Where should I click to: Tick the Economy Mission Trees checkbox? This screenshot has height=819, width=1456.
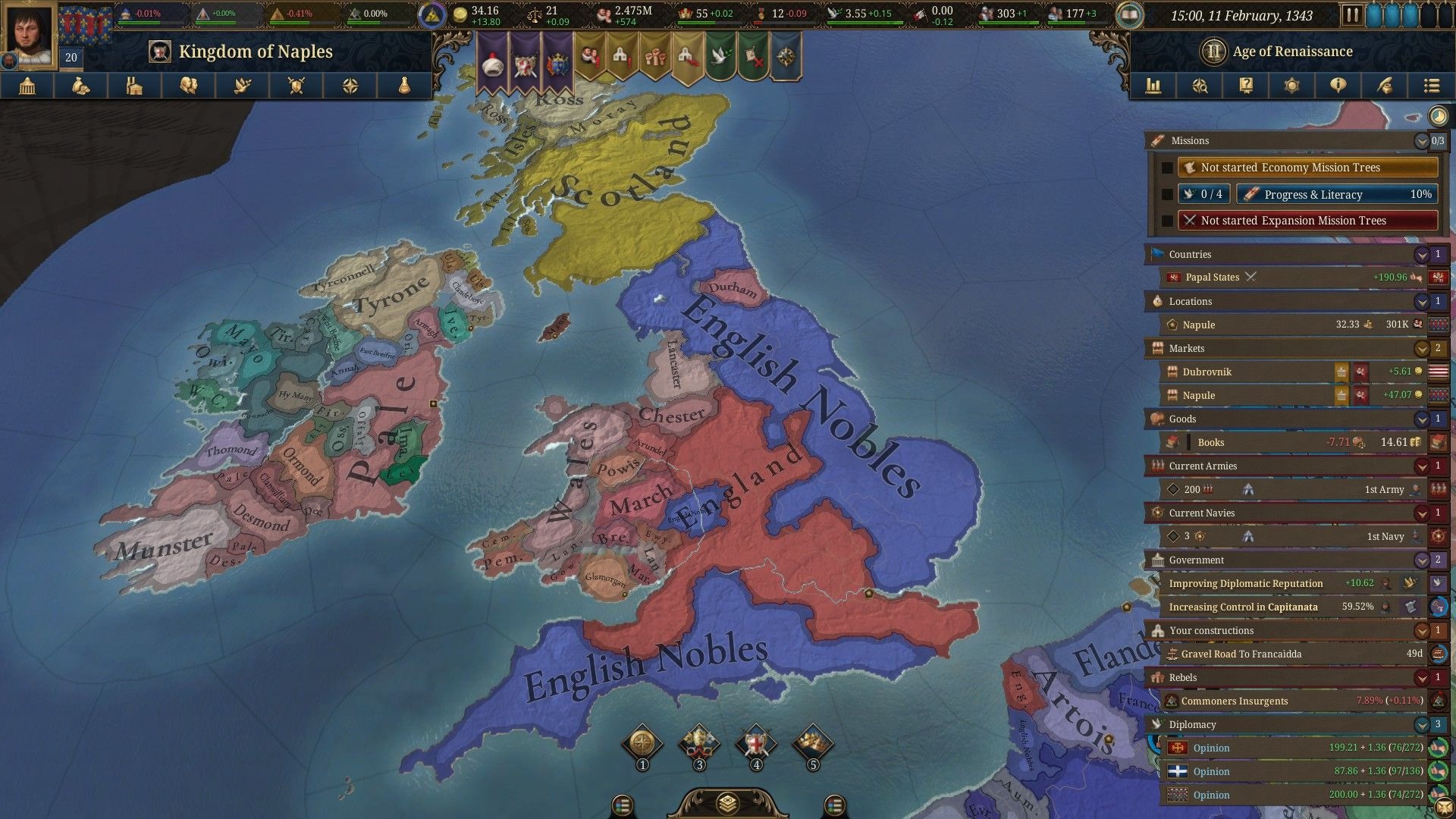click(1166, 167)
